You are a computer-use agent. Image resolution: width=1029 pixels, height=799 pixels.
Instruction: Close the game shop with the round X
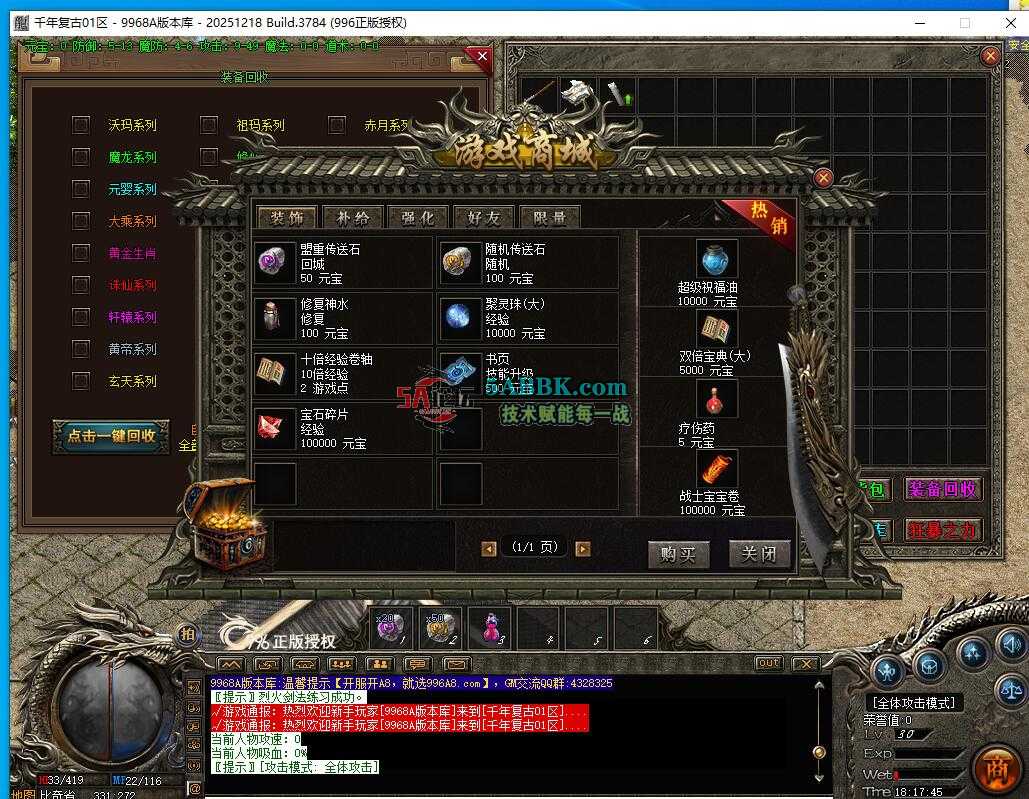click(x=823, y=178)
